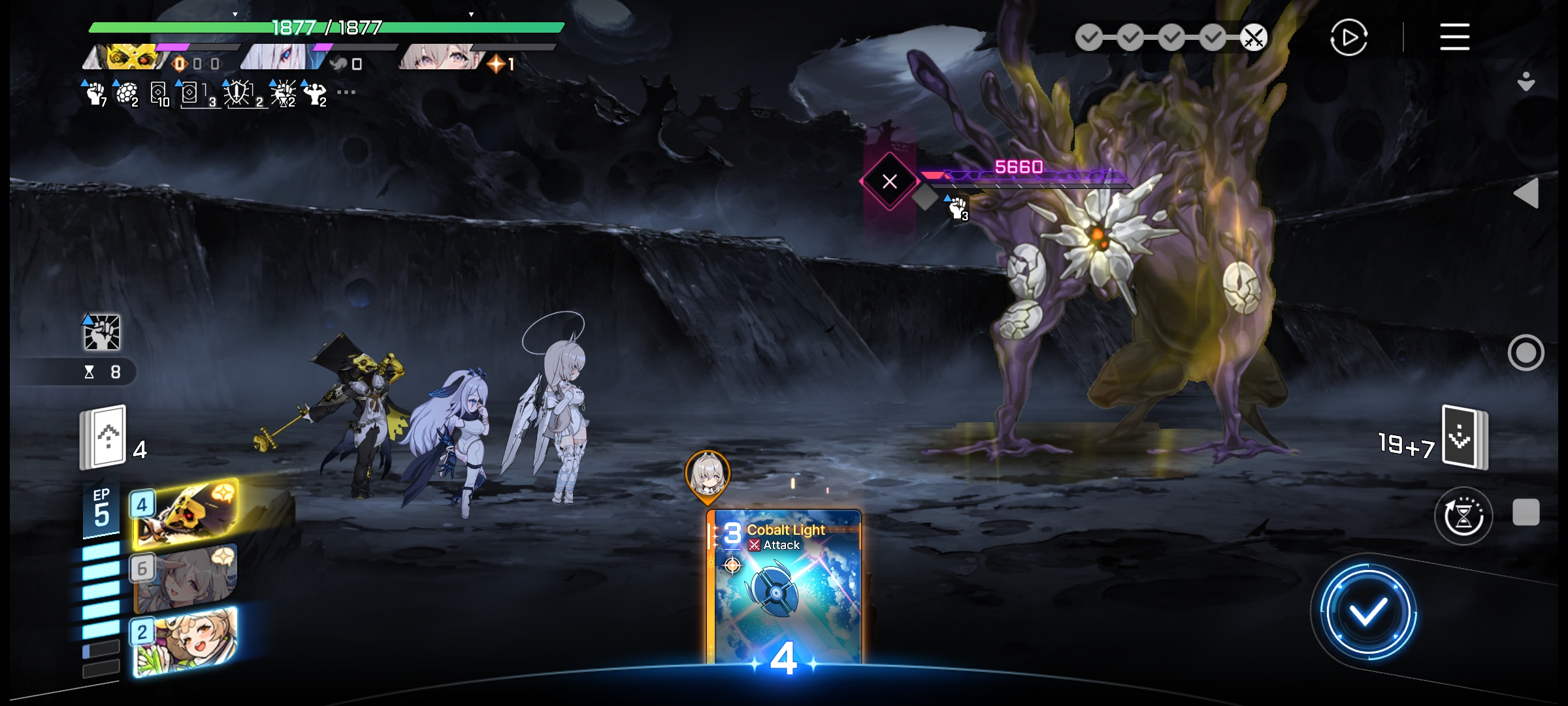Select the Cobalt Light attack card
The width and height of the screenshot is (1568, 706).
[784, 588]
